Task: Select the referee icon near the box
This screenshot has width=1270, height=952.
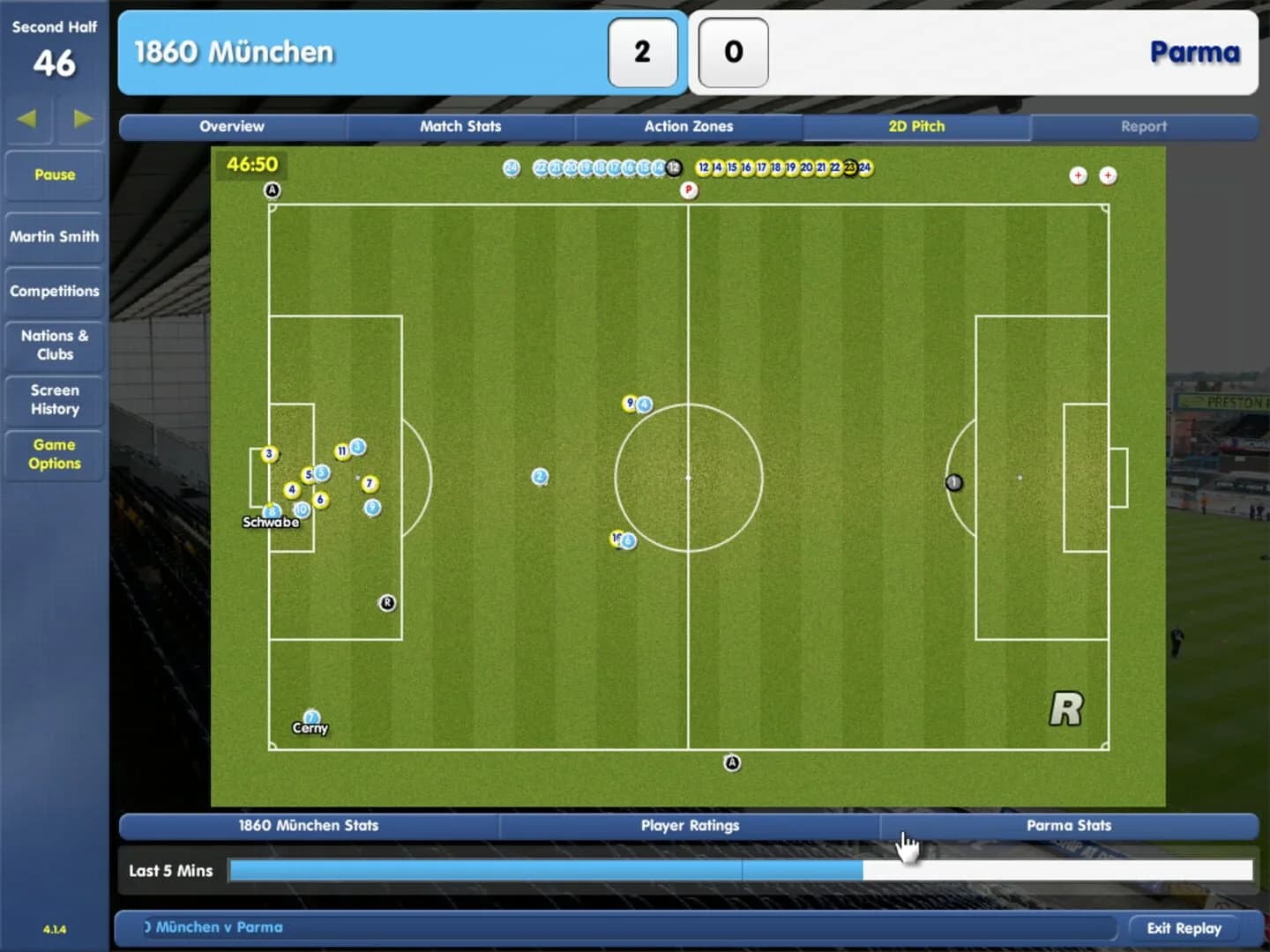Action: point(385,603)
